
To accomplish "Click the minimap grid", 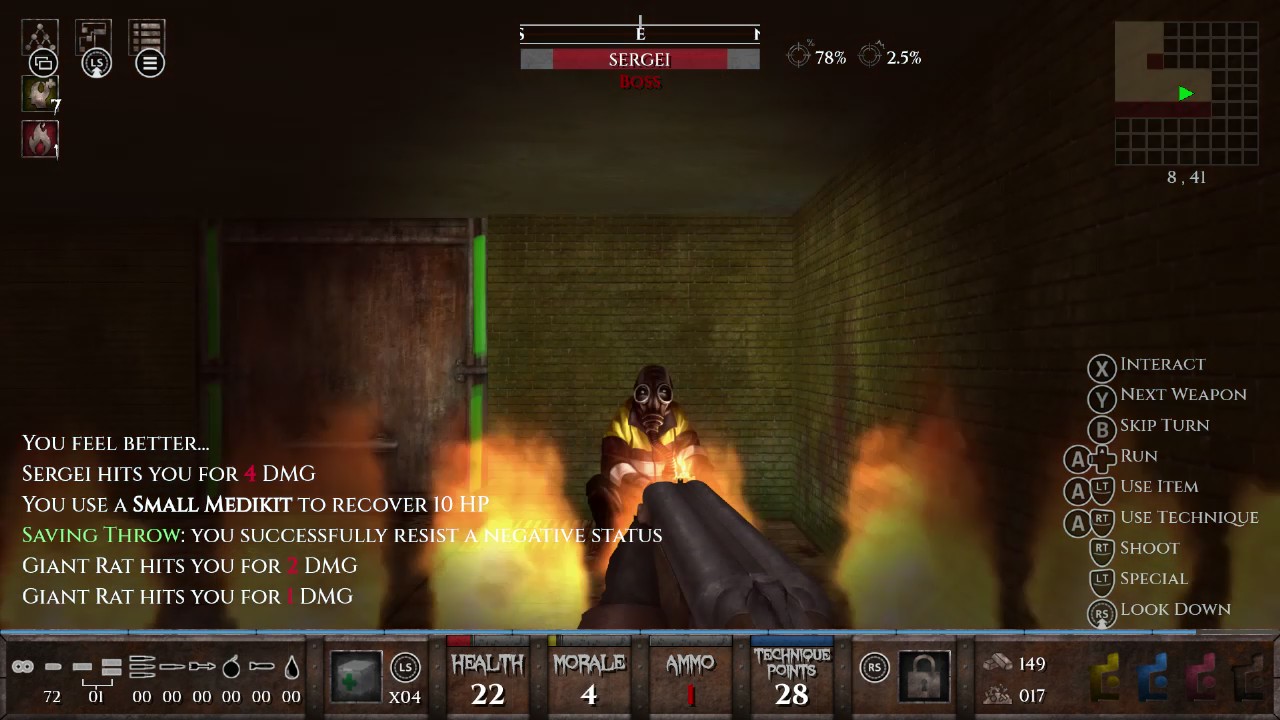I will (1186, 93).
